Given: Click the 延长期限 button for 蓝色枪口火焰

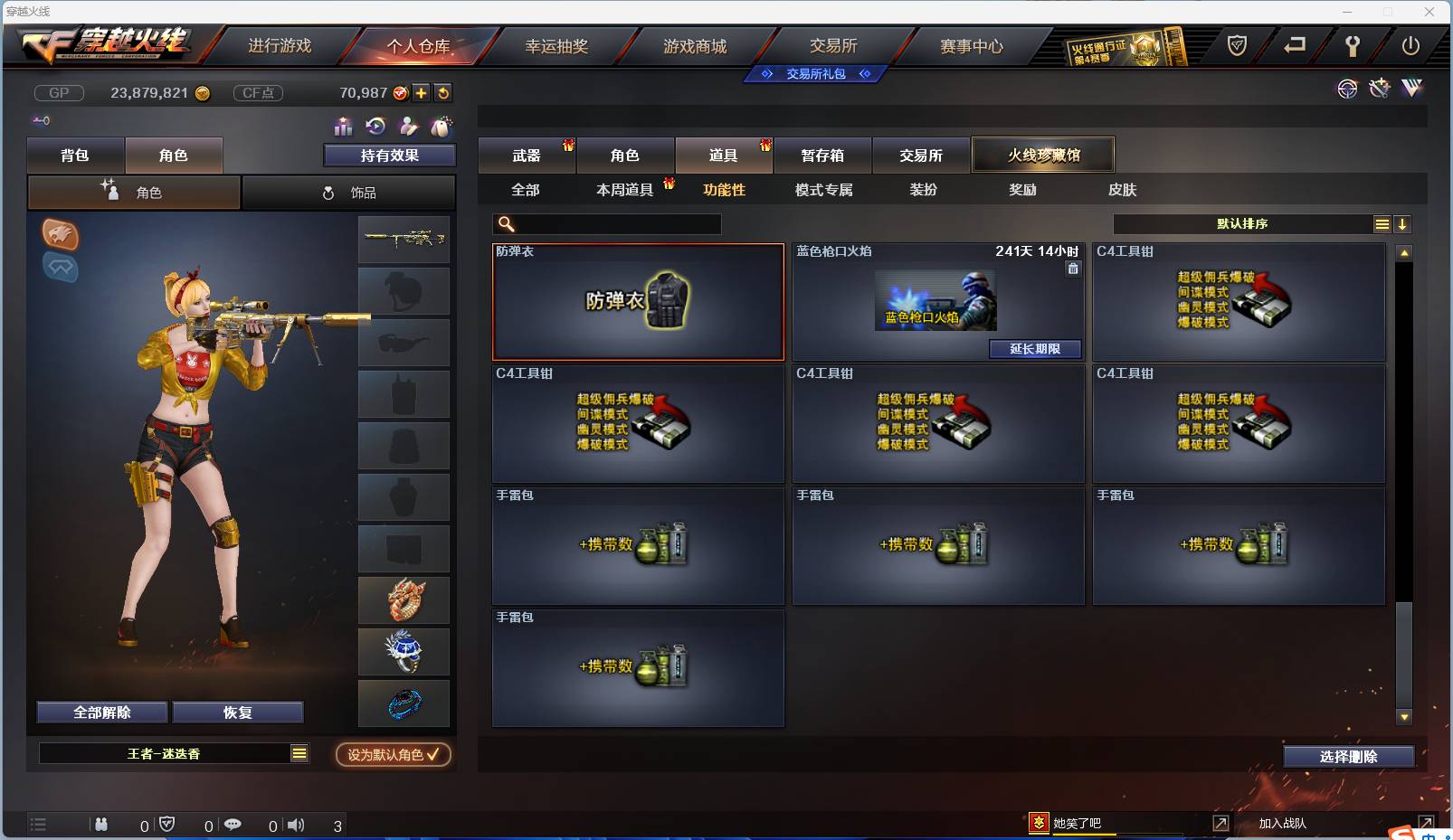Looking at the screenshot, I should point(1035,349).
